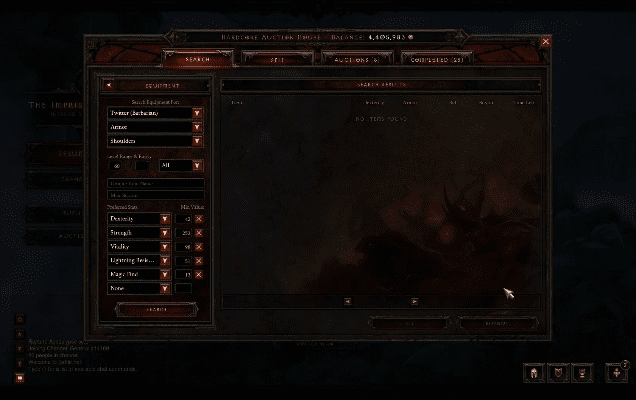Click the max buyout input field
This screenshot has width=636, height=400.
(155, 196)
